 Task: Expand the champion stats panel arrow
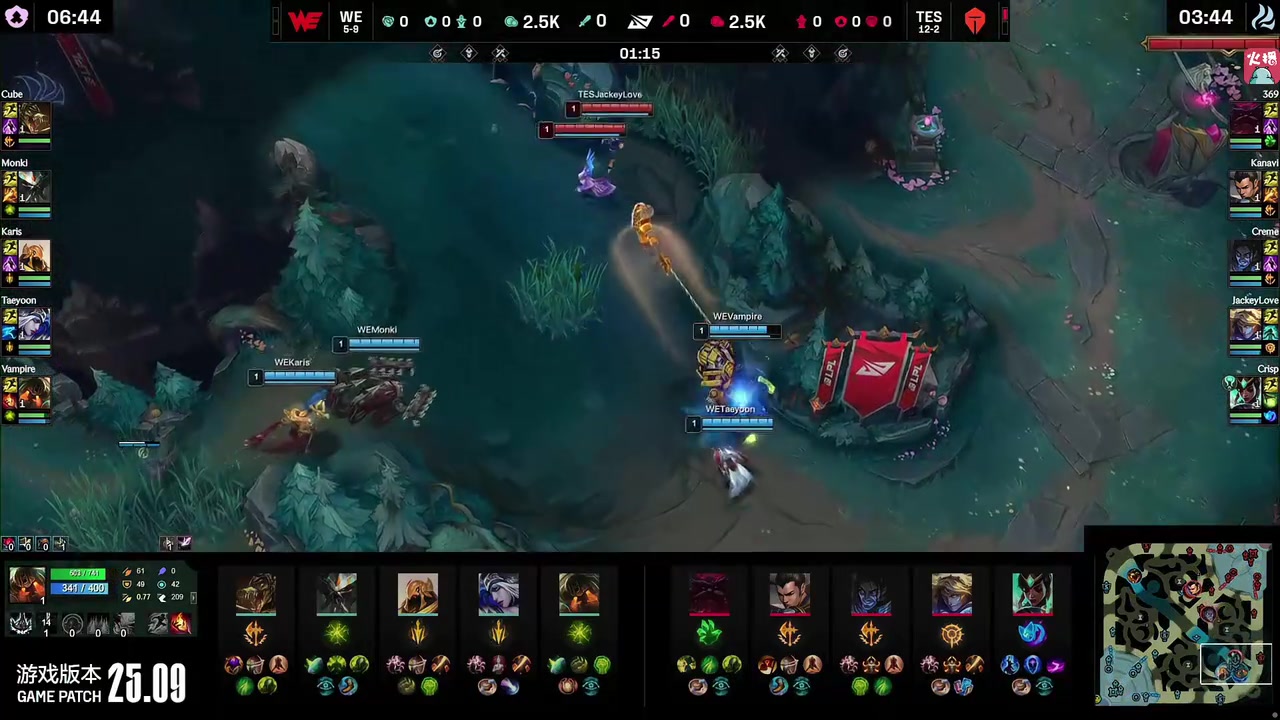pos(193,597)
